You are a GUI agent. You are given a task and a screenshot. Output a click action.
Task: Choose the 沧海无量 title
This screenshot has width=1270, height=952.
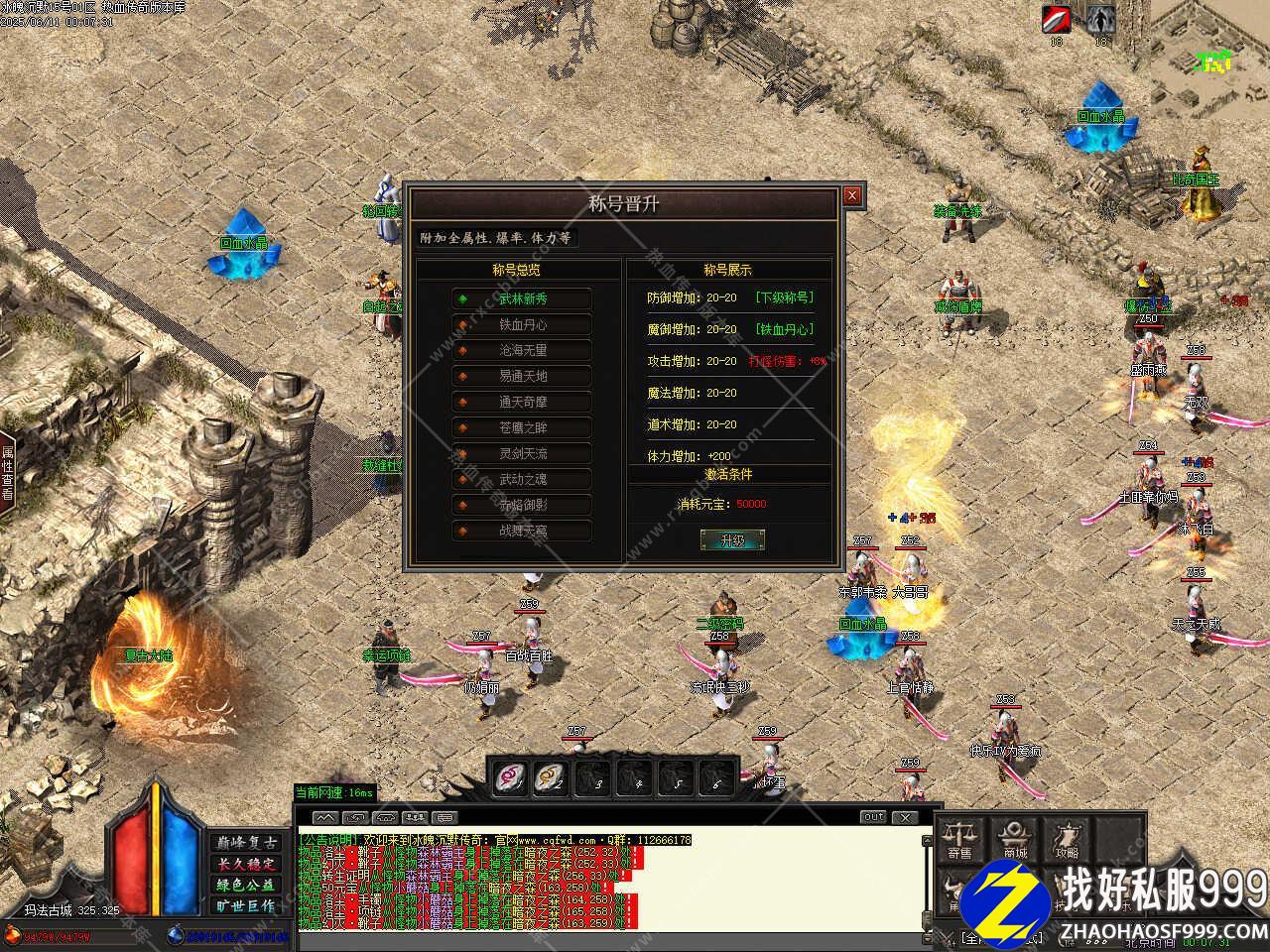[x=522, y=350]
